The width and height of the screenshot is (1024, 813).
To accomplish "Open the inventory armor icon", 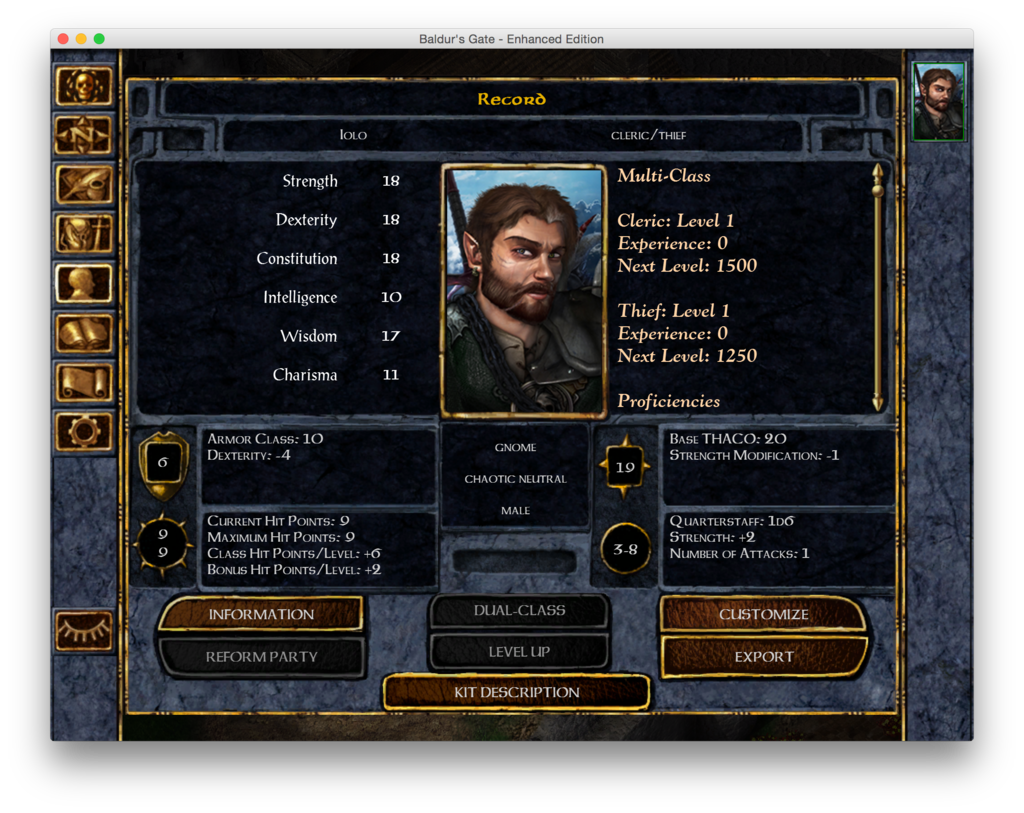I will tap(83, 234).
